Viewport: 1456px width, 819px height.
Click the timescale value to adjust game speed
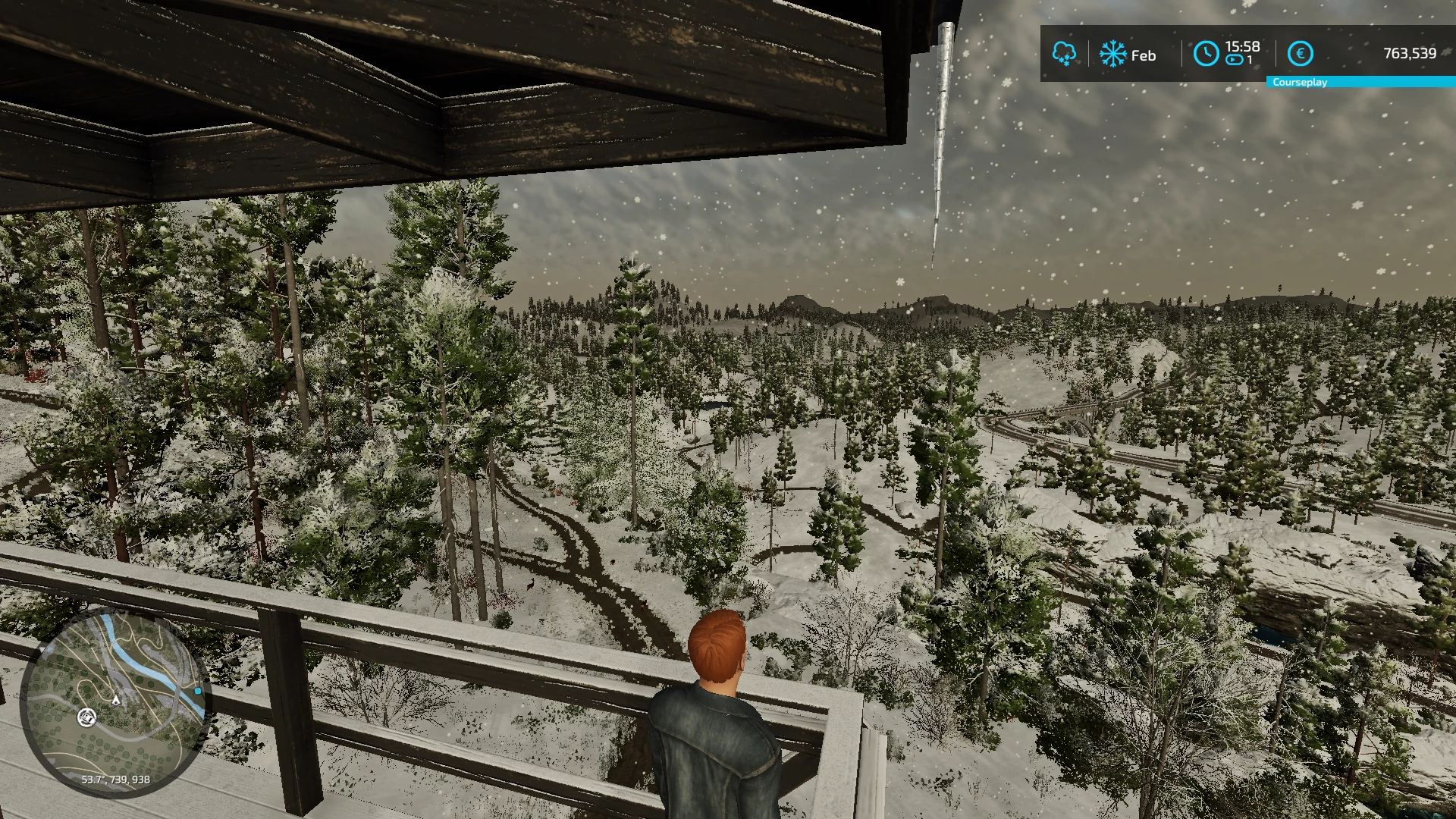click(x=1248, y=58)
